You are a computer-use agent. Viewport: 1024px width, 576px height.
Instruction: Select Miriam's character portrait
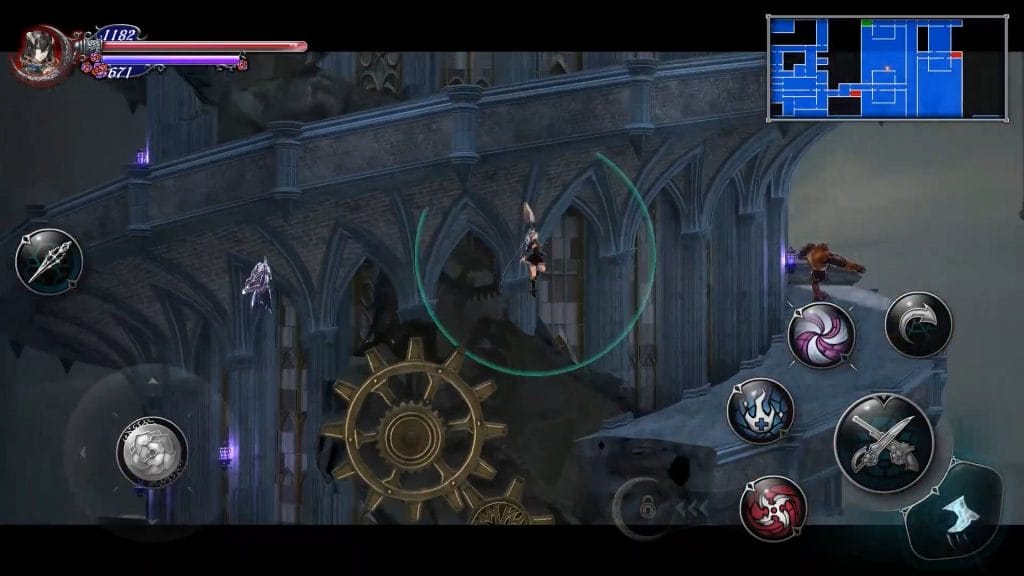coord(38,52)
